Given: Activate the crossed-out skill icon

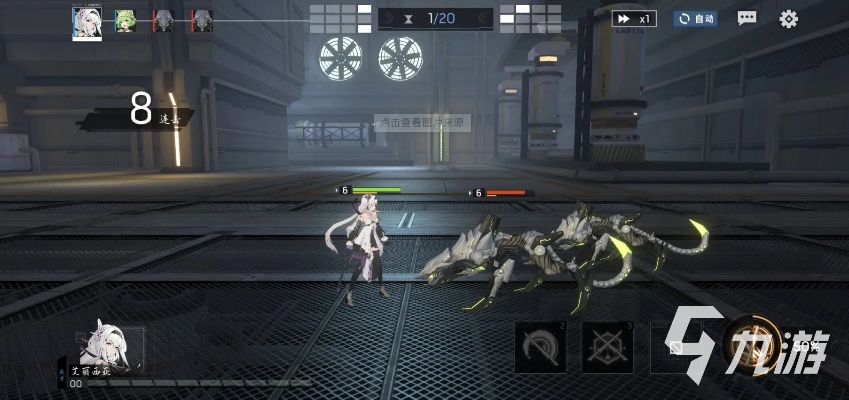Looking at the screenshot, I should tap(607, 347).
